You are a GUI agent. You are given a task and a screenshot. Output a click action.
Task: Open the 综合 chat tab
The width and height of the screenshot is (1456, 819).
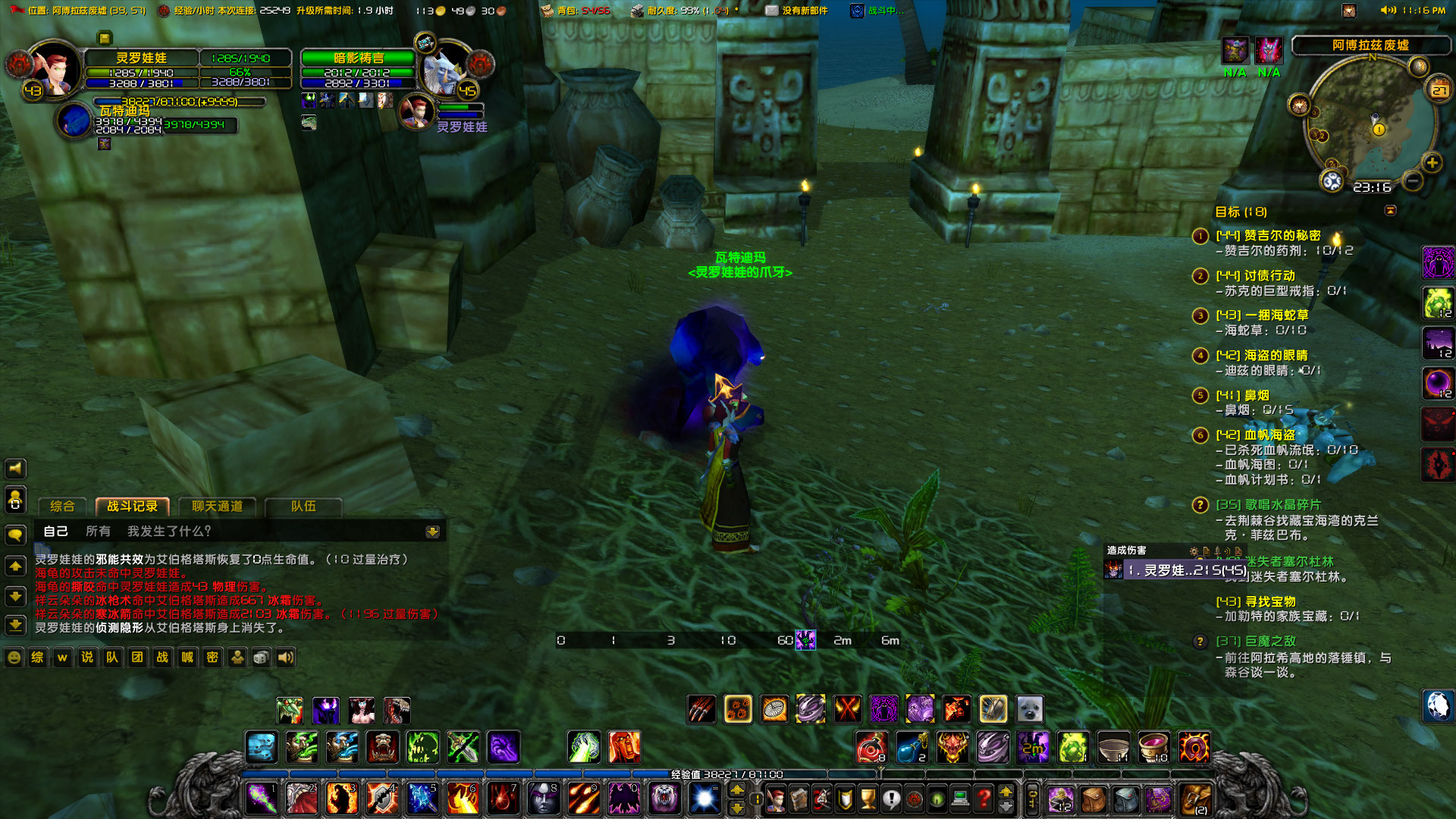pyautogui.click(x=63, y=507)
